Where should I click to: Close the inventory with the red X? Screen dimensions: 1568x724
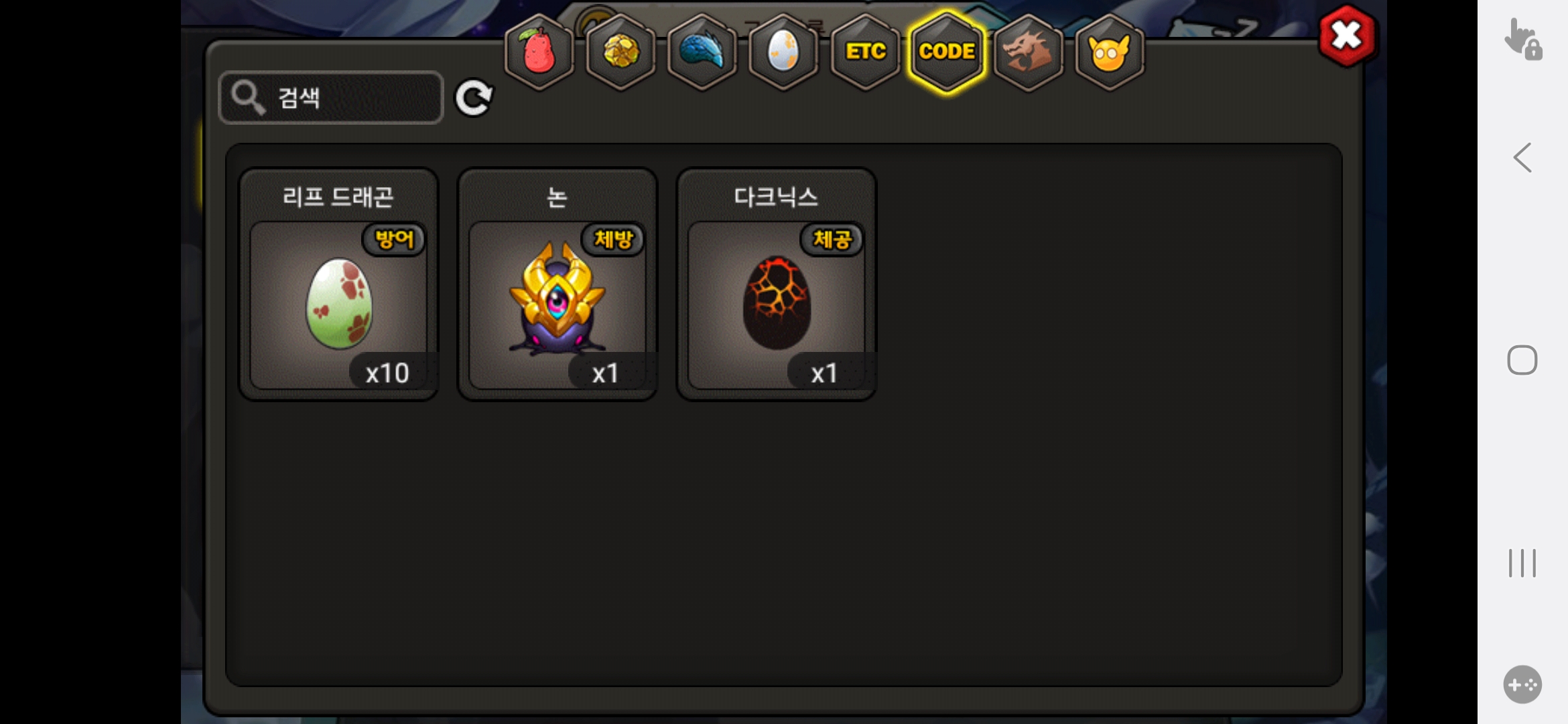pyautogui.click(x=1346, y=36)
